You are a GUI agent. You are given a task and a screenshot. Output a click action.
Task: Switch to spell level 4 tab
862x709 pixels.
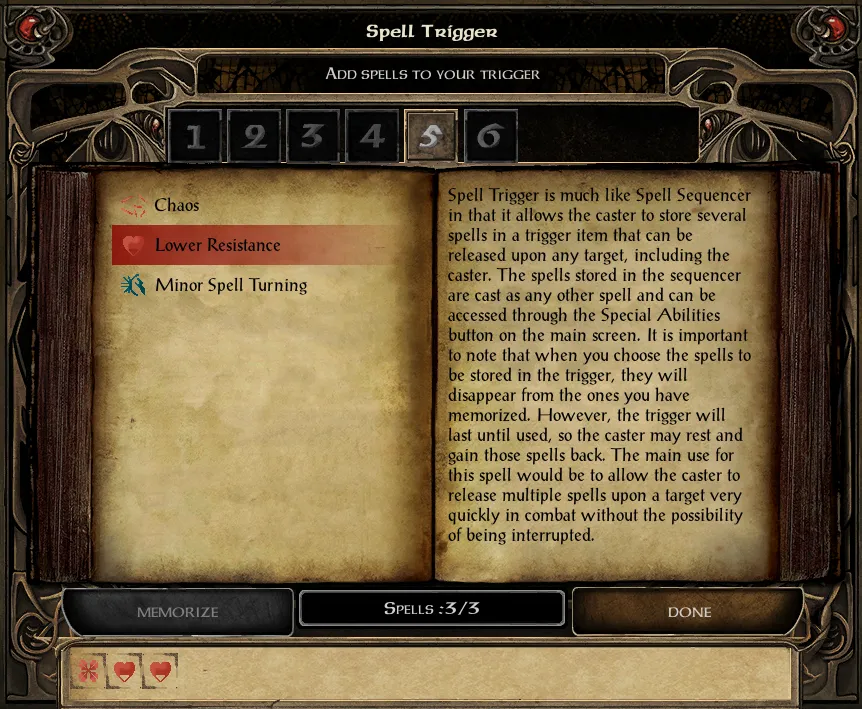[x=372, y=136]
